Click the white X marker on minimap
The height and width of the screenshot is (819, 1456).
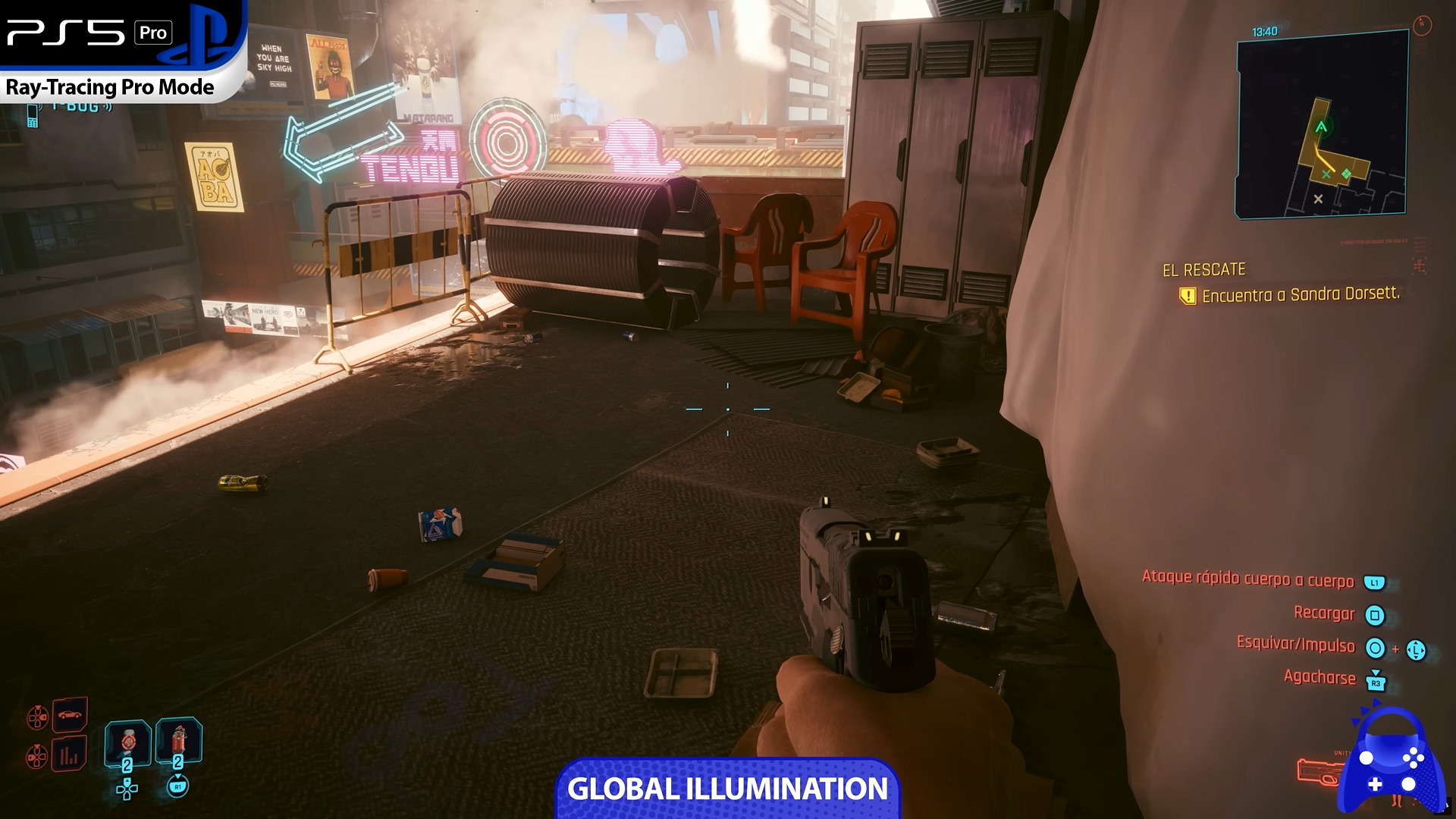click(1318, 199)
